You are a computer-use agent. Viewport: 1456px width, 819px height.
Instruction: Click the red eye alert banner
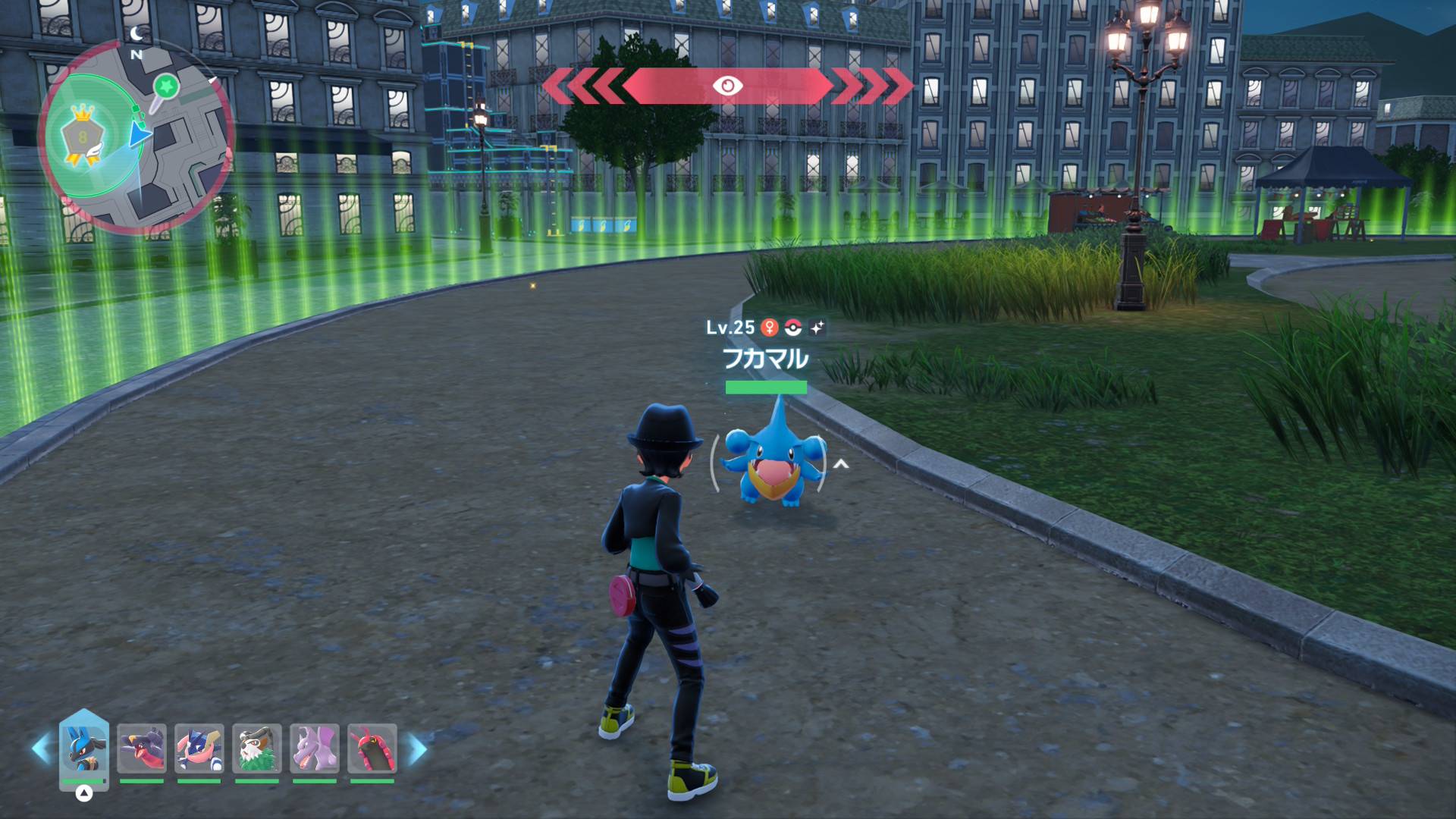727,86
